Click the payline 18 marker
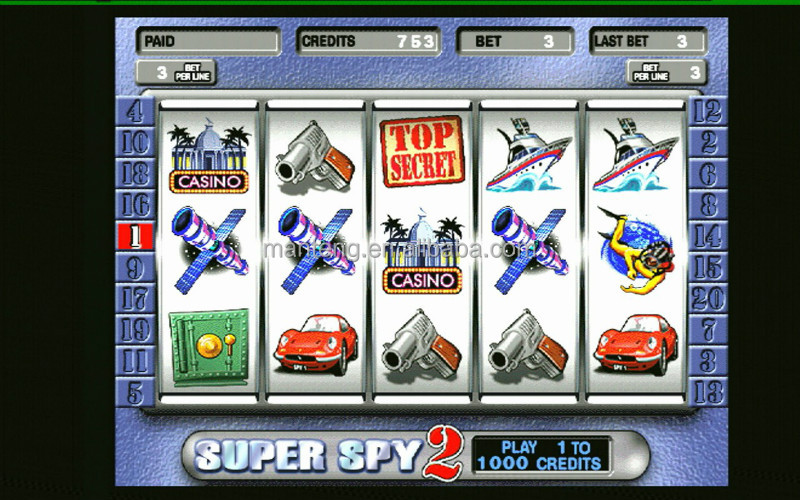The height and width of the screenshot is (500, 800). point(135,173)
